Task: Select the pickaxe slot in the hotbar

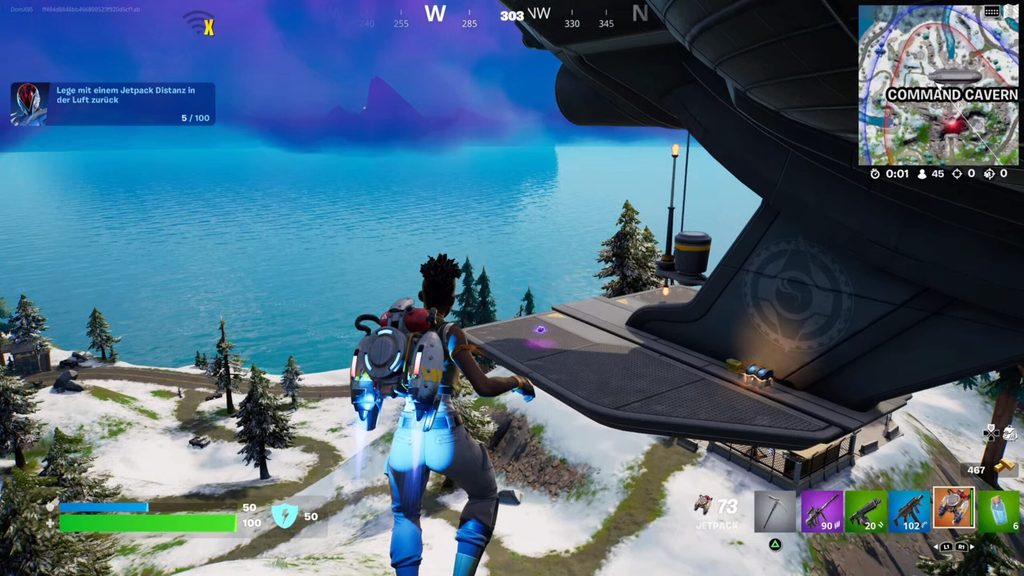Action: 774,510
